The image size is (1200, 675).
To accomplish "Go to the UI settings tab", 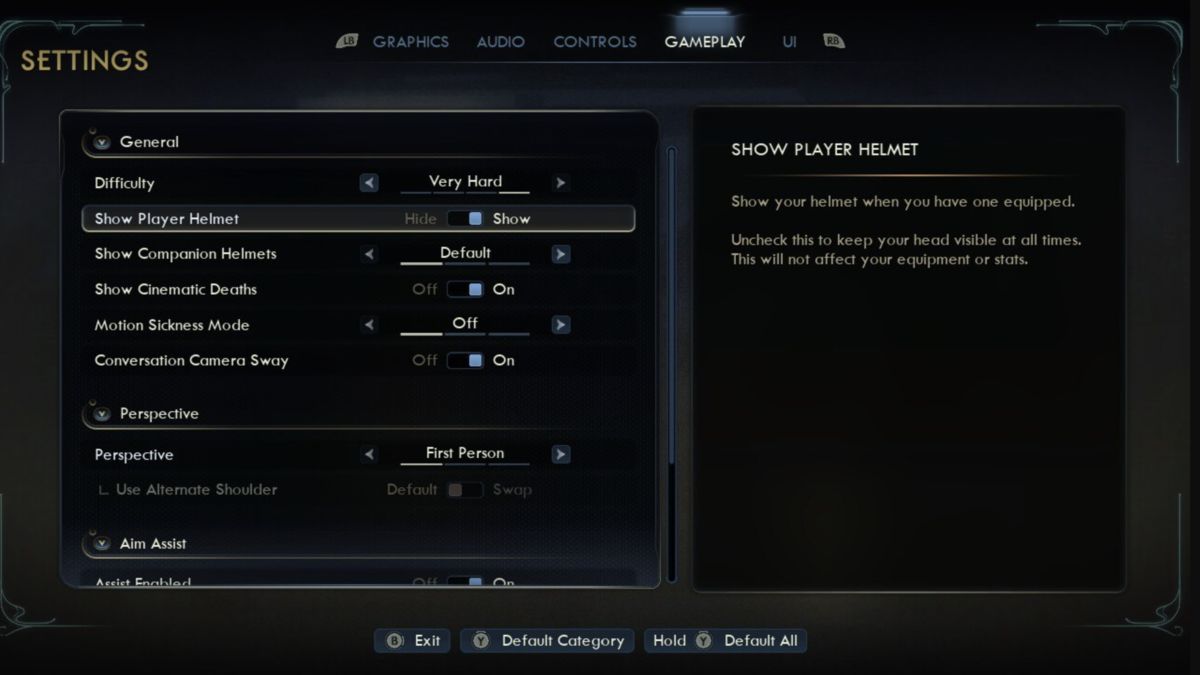I will point(789,42).
